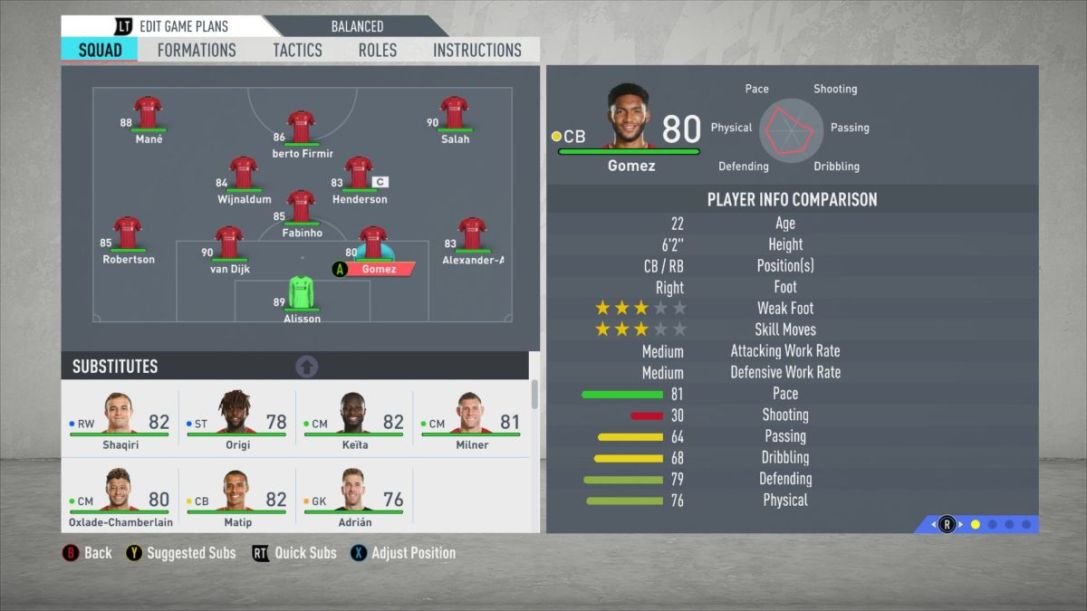
Task: Pick Firmino in the striker position
Action: (301, 128)
